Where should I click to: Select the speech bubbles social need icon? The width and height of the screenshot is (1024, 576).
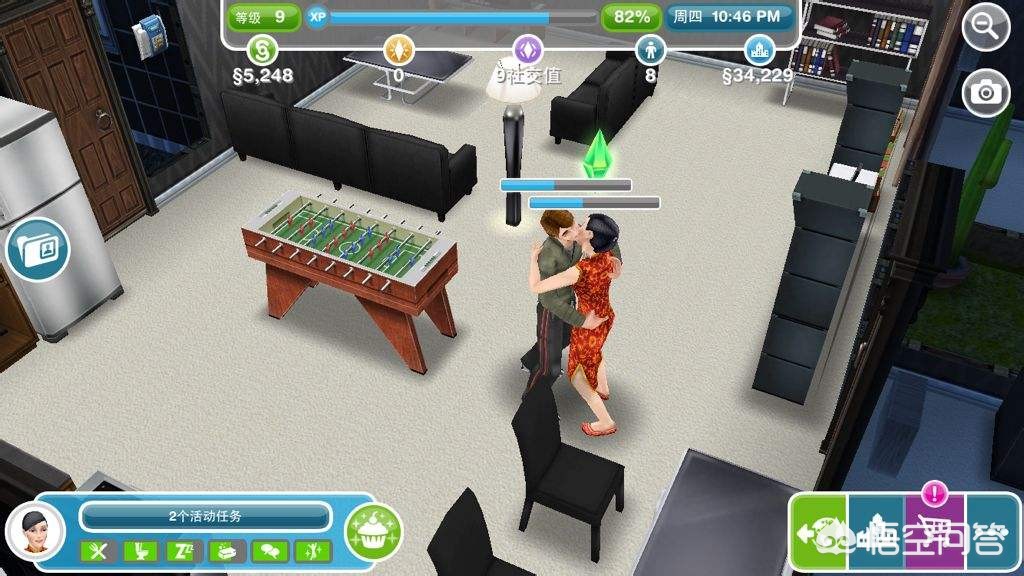pyautogui.click(x=270, y=550)
